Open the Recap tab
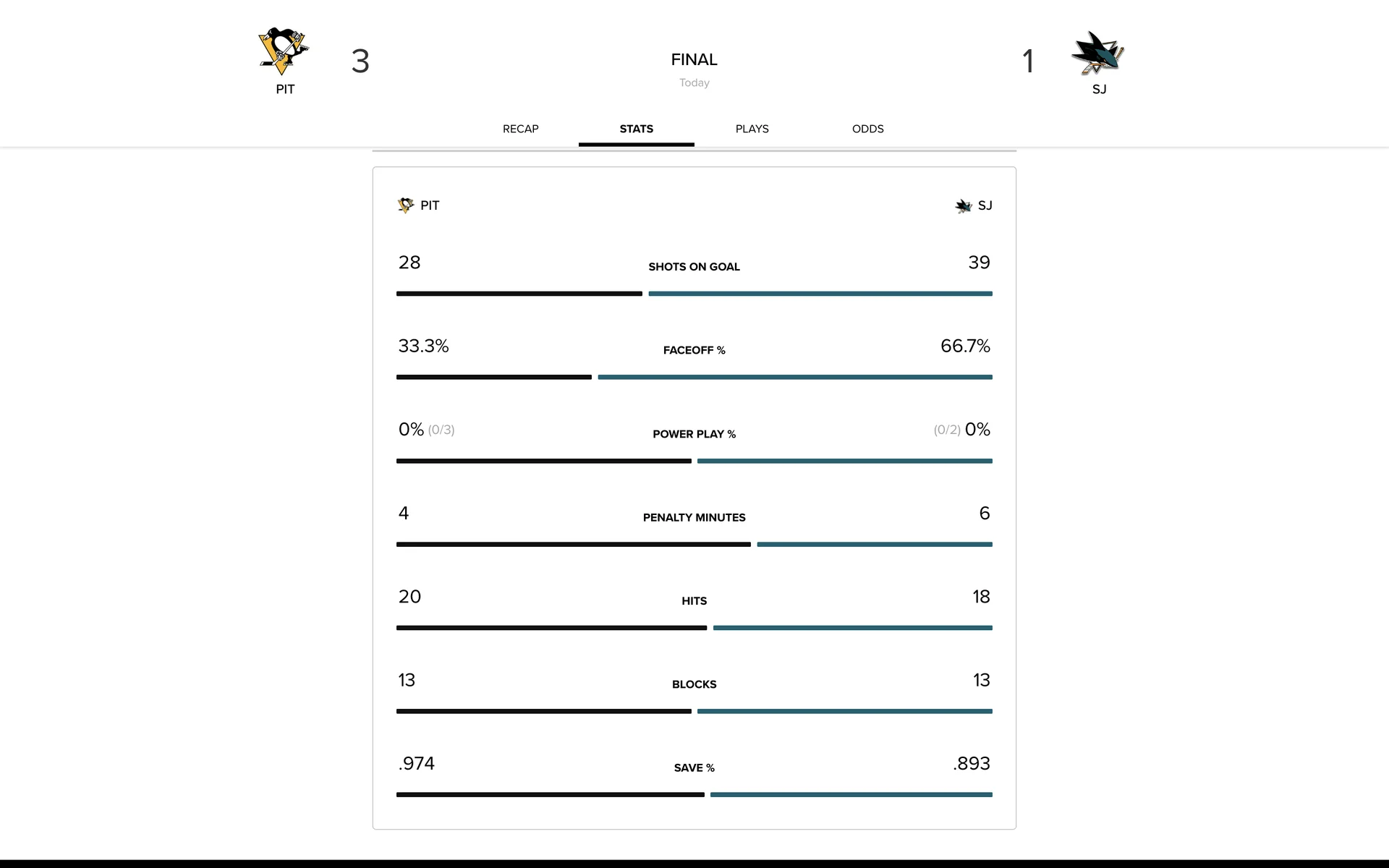This screenshot has width=1389, height=868. click(x=520, y=129)
